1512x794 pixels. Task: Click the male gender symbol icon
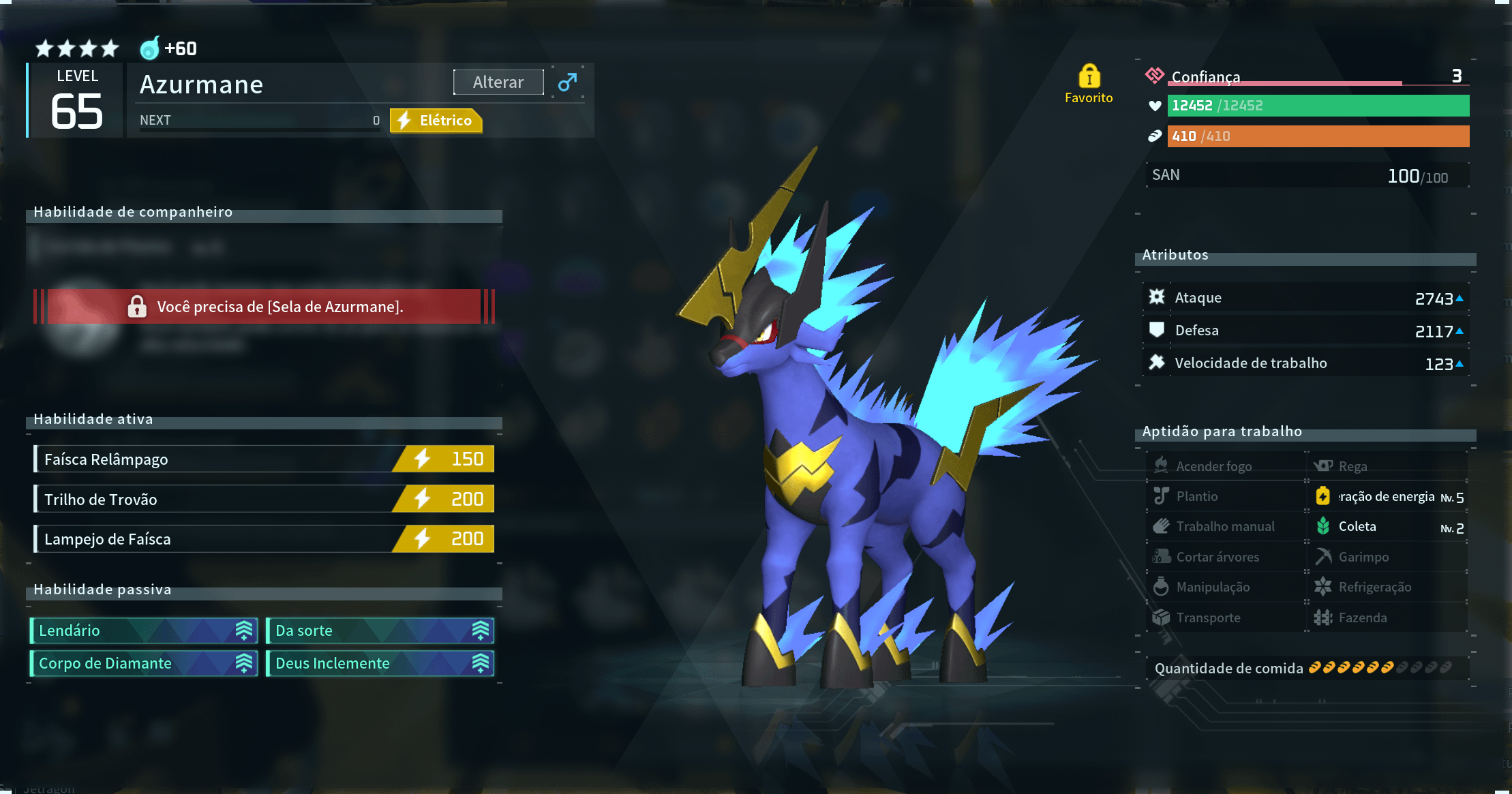pos(567,82)
